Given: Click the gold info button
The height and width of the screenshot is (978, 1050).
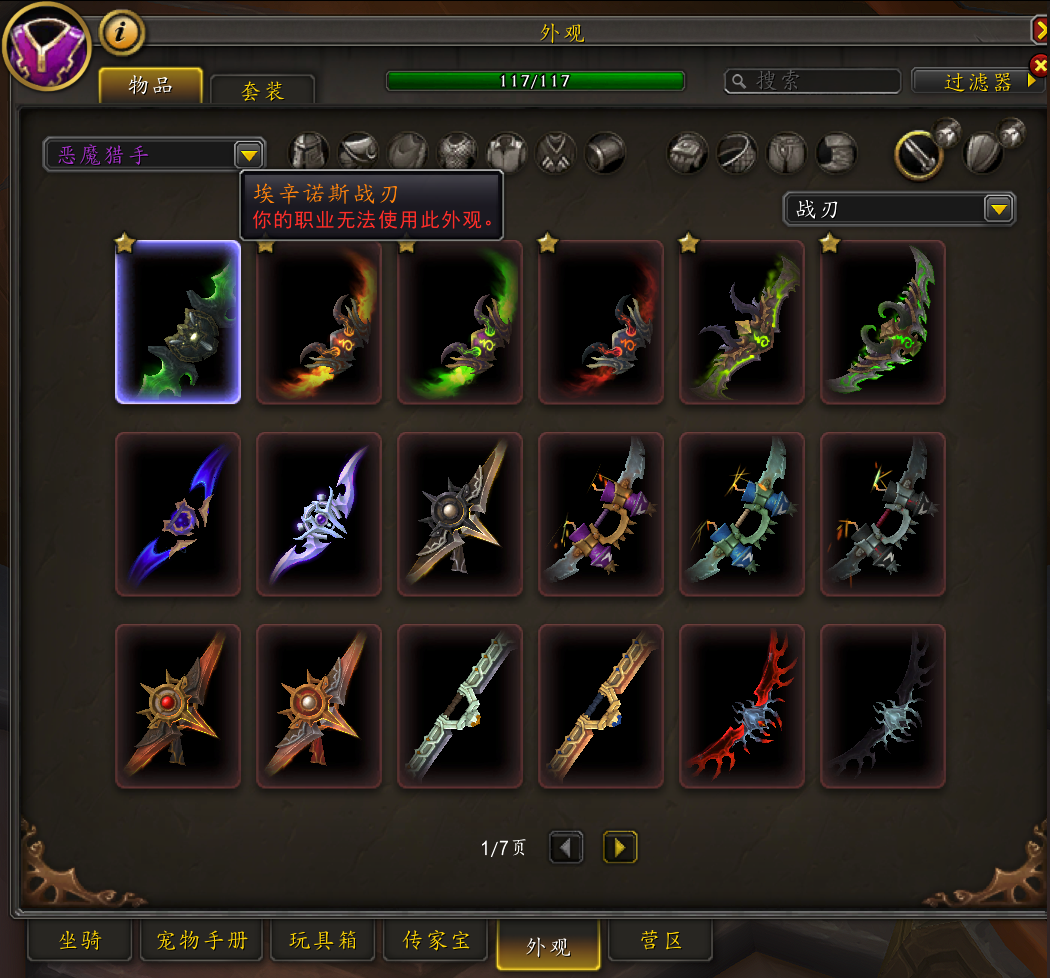Looking at the screenshot, I should (x=122, y=33).
